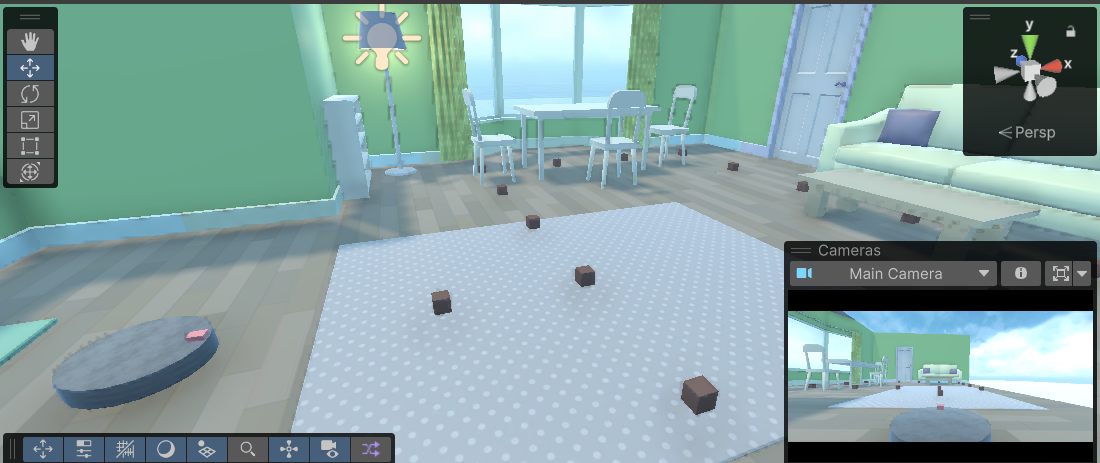Select the hand view tool
Image resolution: width=1100 pixels, height=463 pixels.
(30, 41)
